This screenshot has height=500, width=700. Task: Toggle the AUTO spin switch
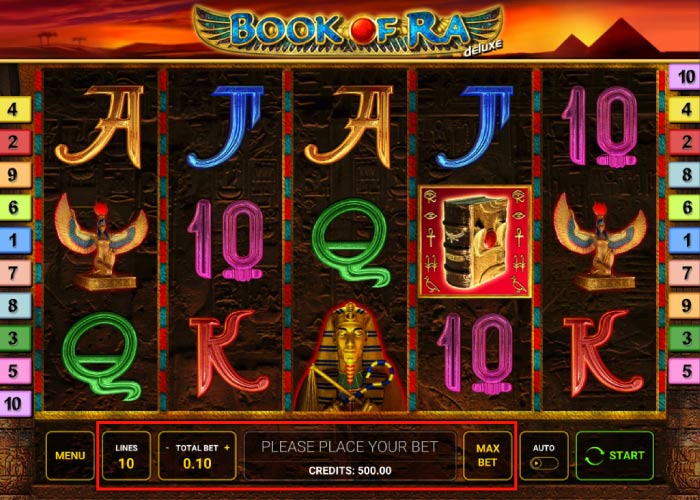coord(543,464)
